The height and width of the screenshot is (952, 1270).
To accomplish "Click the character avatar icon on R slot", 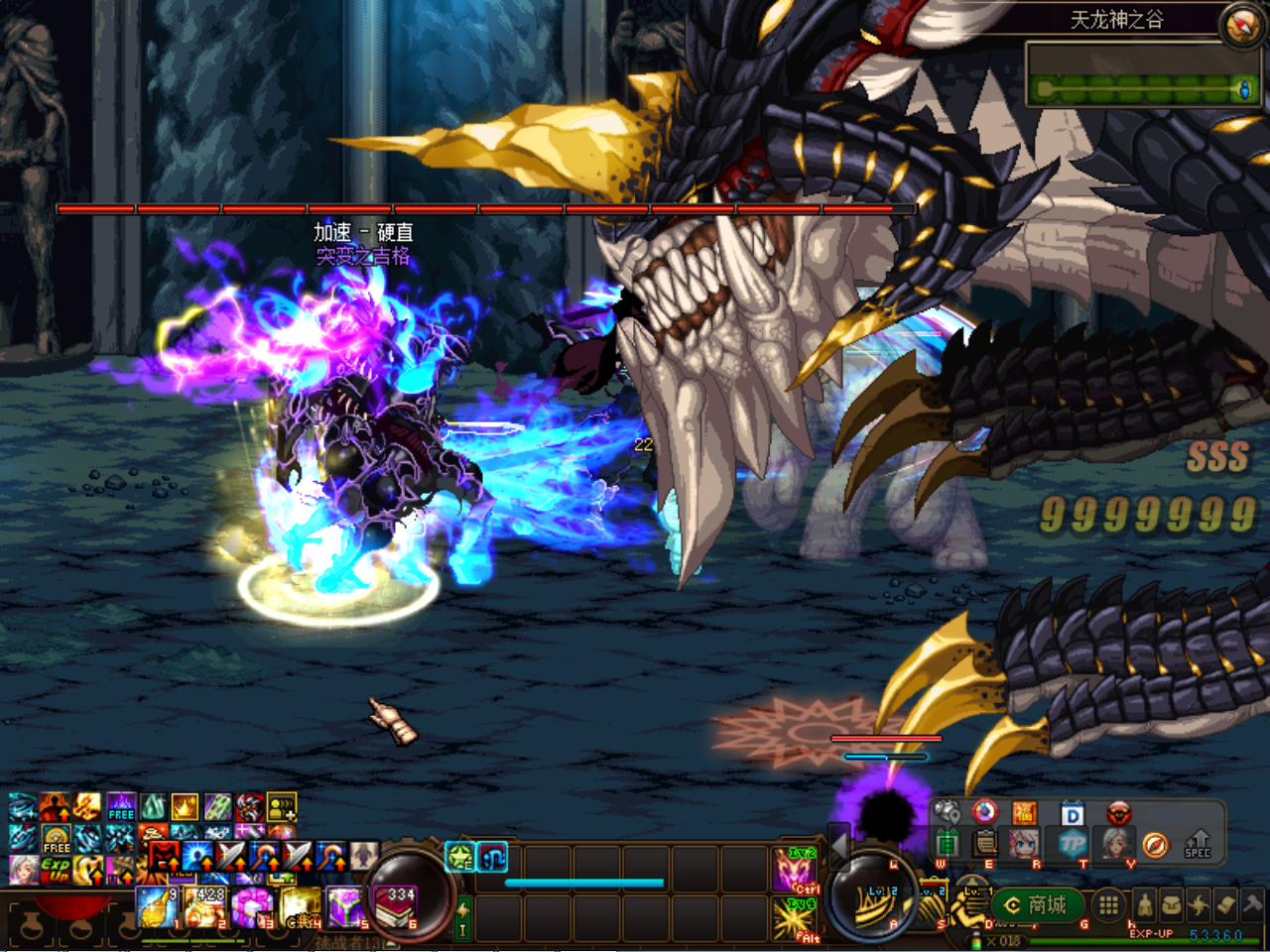I will pyautogui.click(x=1022, y=844).
